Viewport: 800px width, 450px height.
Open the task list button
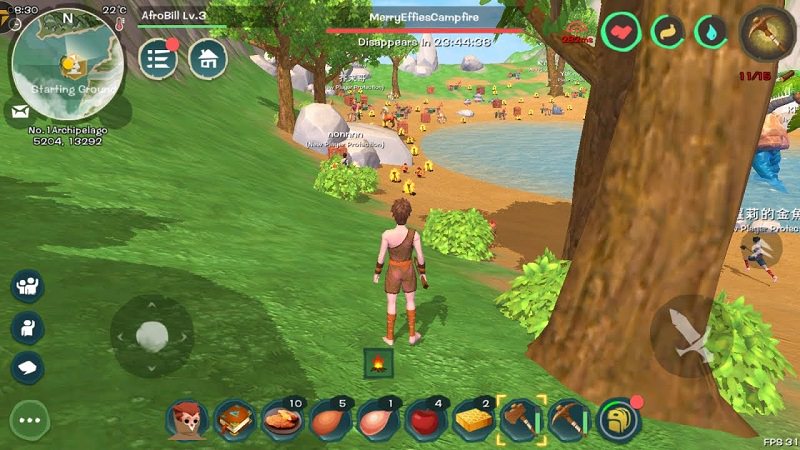158,58
